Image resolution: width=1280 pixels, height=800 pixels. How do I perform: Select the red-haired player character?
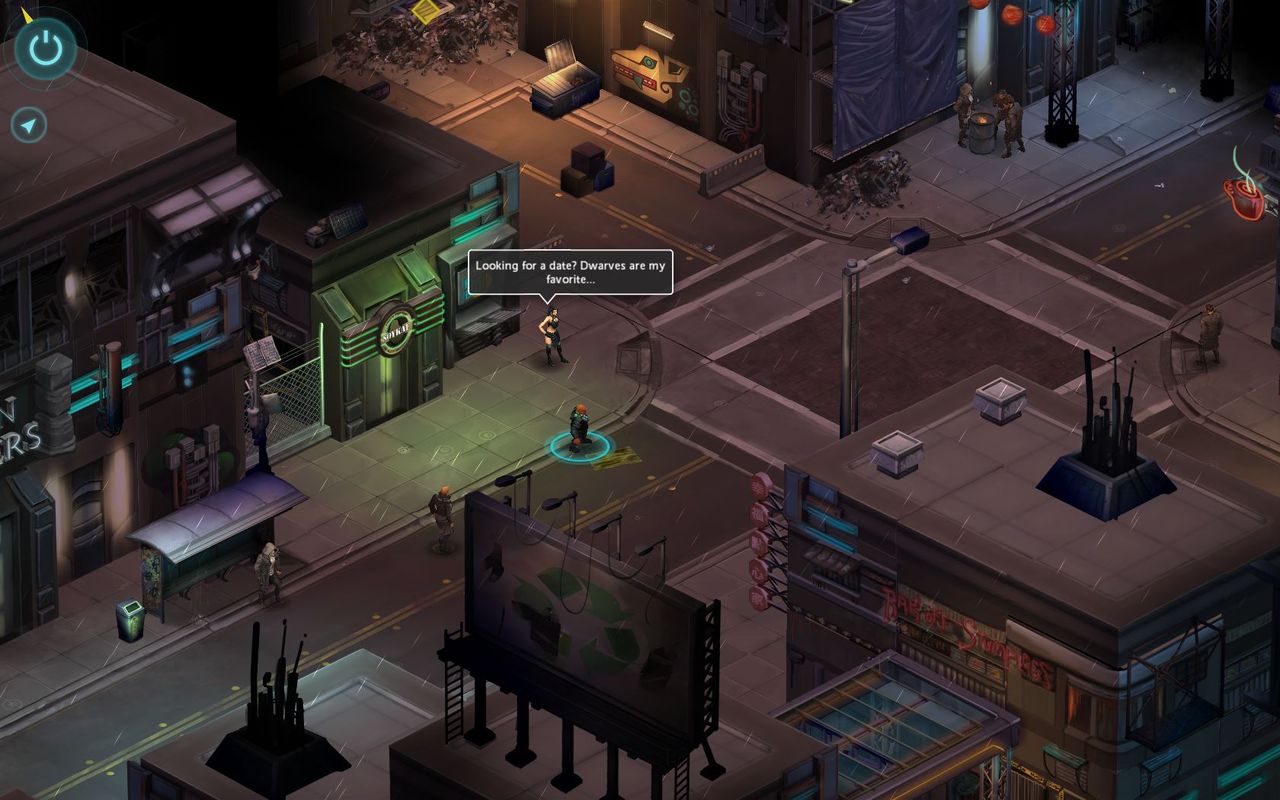click(x=579, y=427)
